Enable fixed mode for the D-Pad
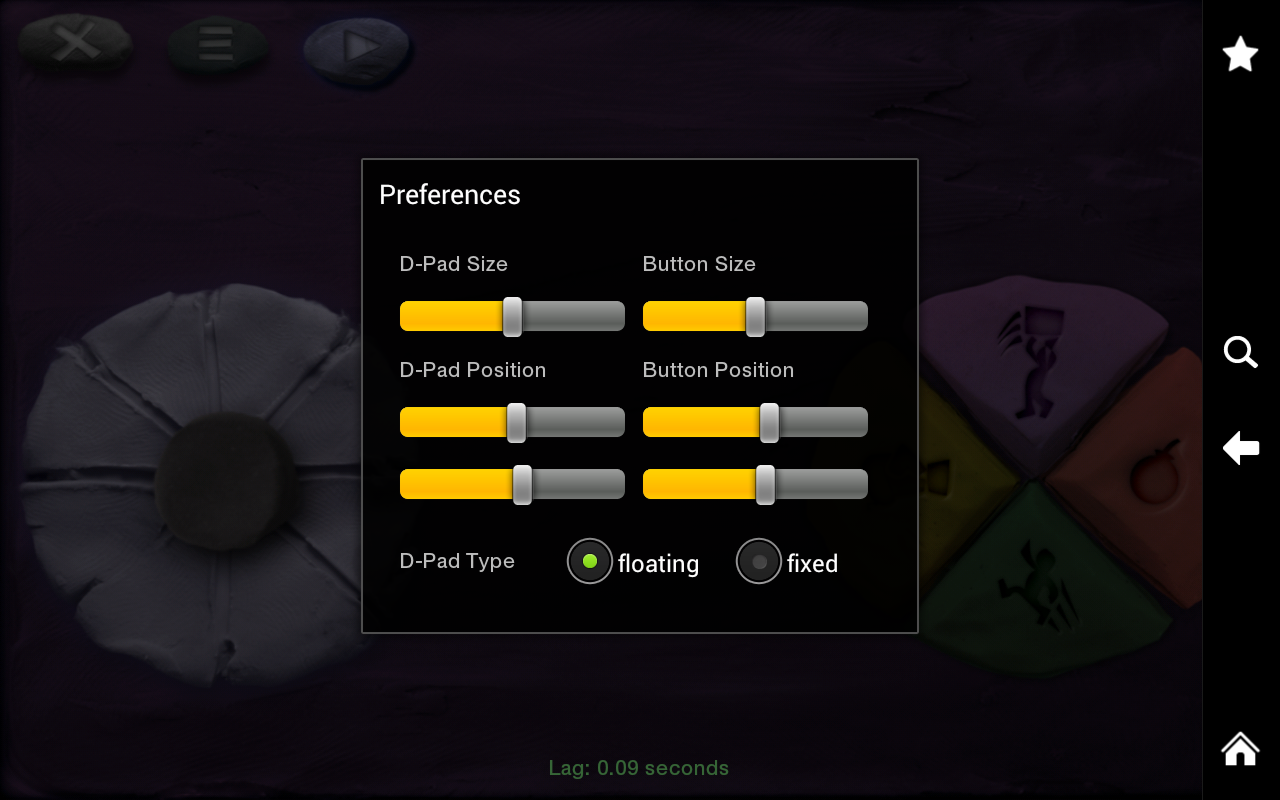Image resolution: width=1280 pixels, height=800 pixels. (759, 561)
